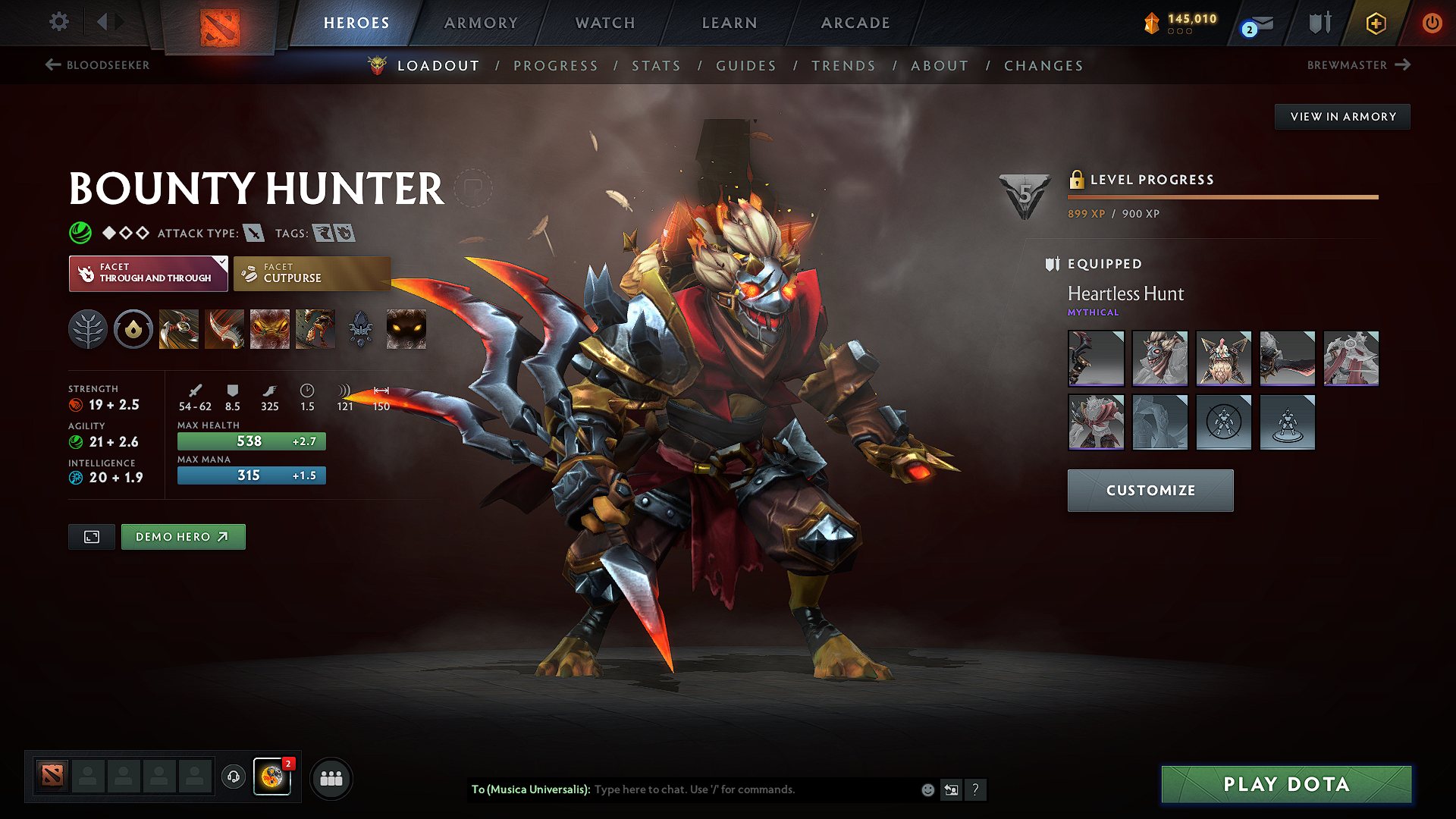Switch to the Cutpurse facet

[x=312, y=273]
